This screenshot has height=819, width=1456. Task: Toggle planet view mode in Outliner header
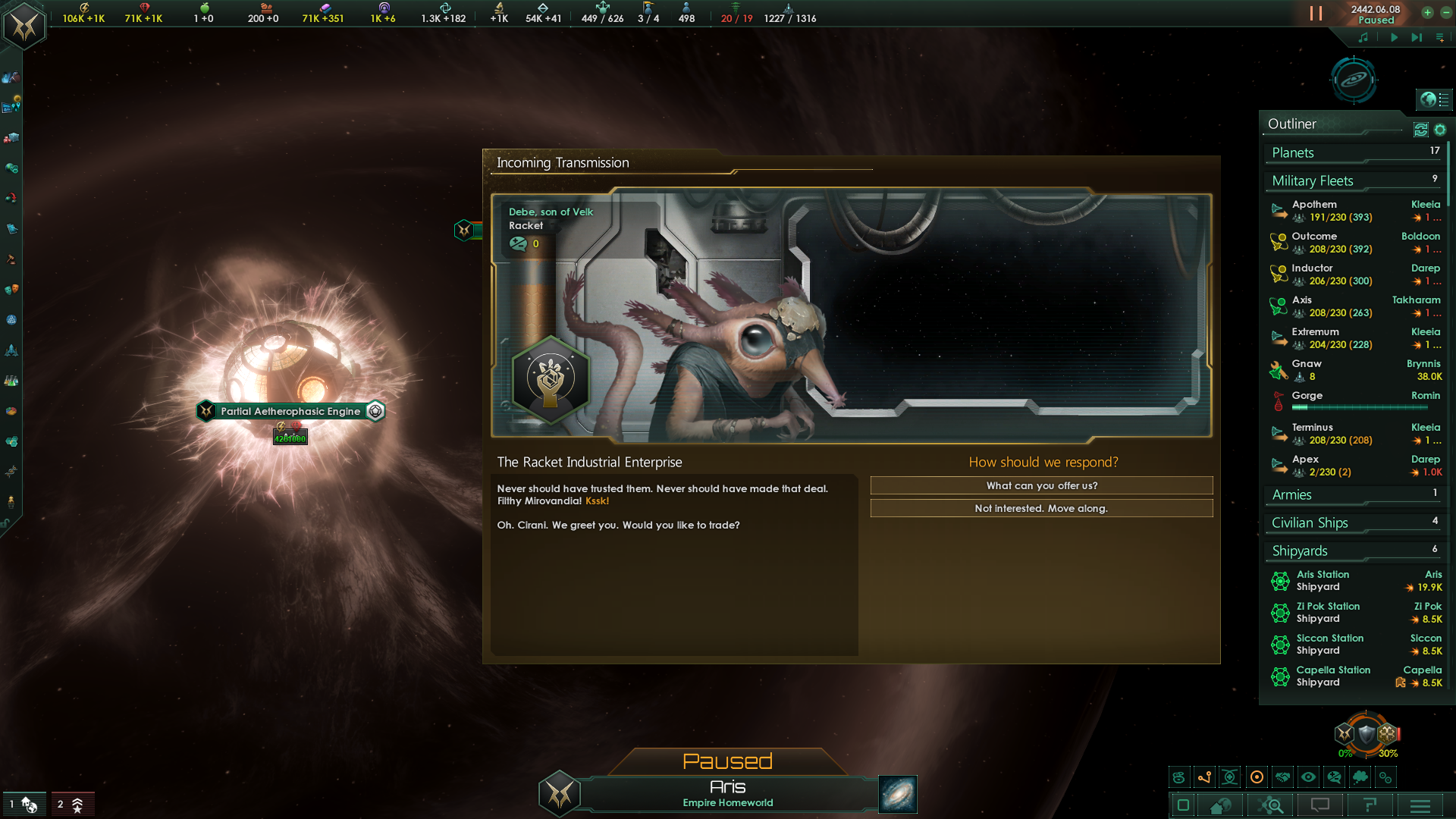click(x=1420, y=130)
